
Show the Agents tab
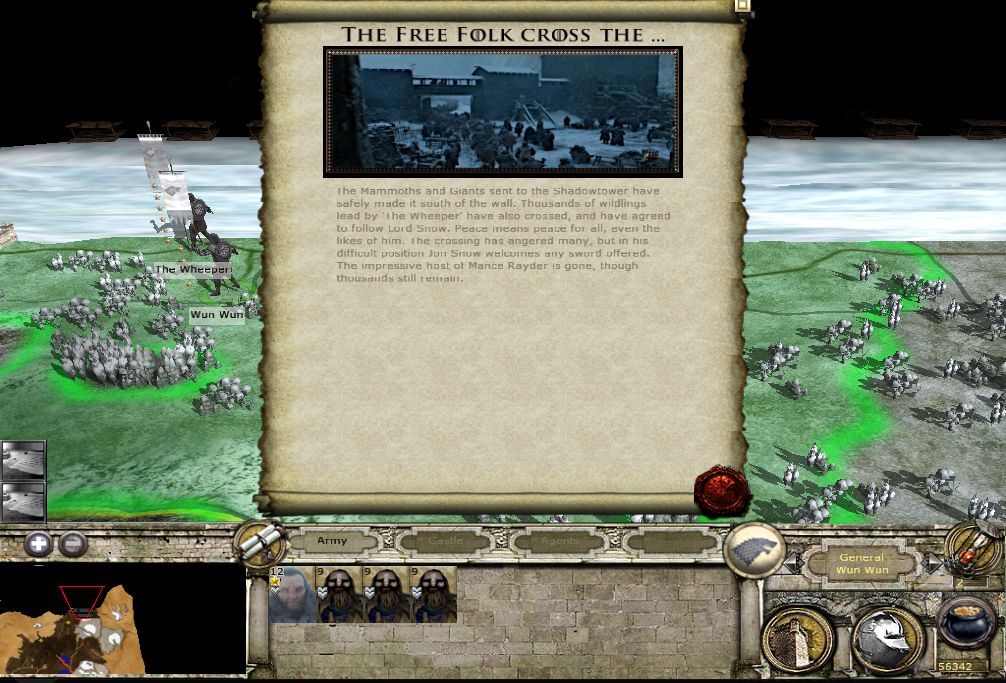coord(559,542)
